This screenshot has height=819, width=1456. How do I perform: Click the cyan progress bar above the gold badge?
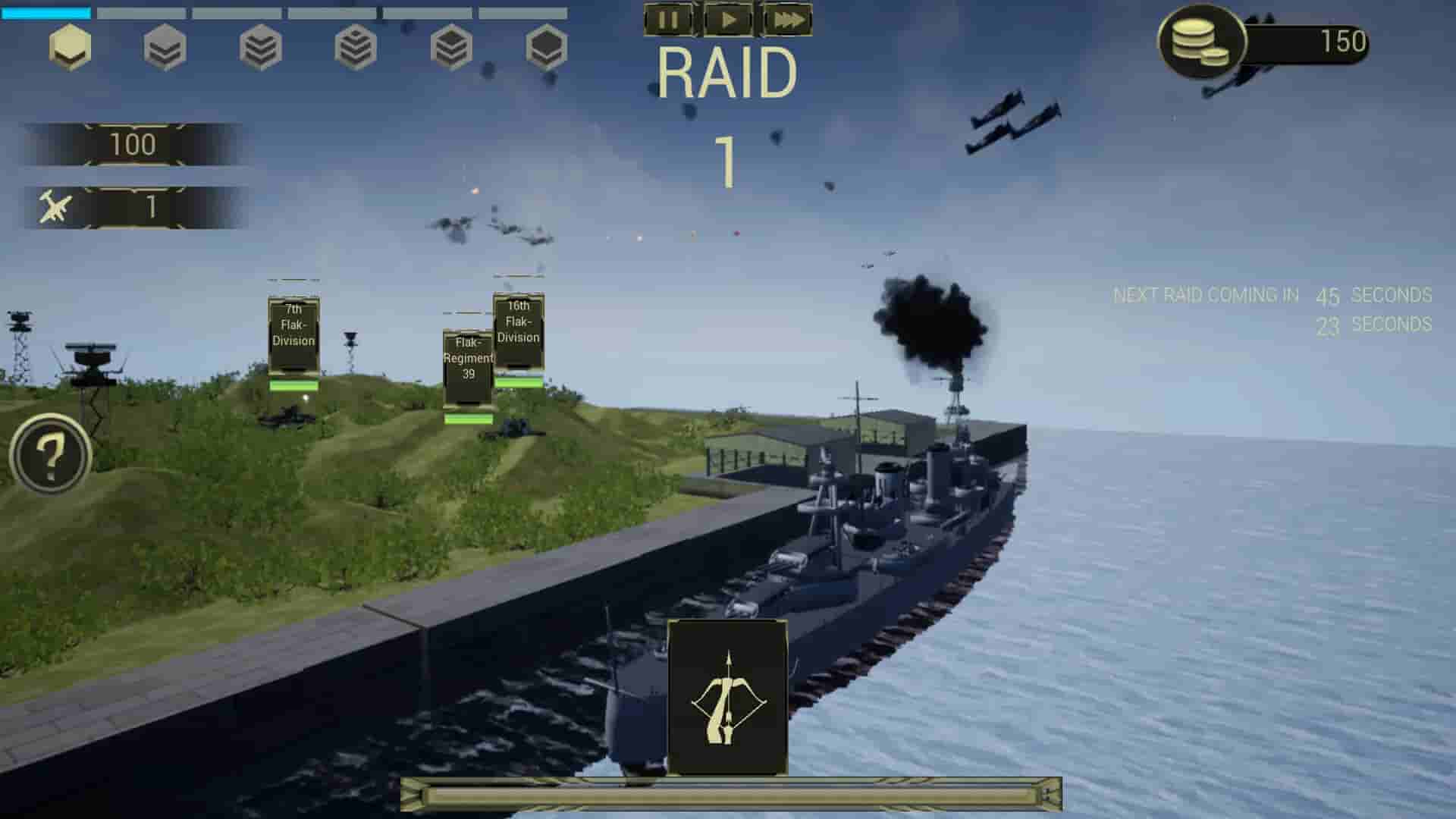(45, 11)
